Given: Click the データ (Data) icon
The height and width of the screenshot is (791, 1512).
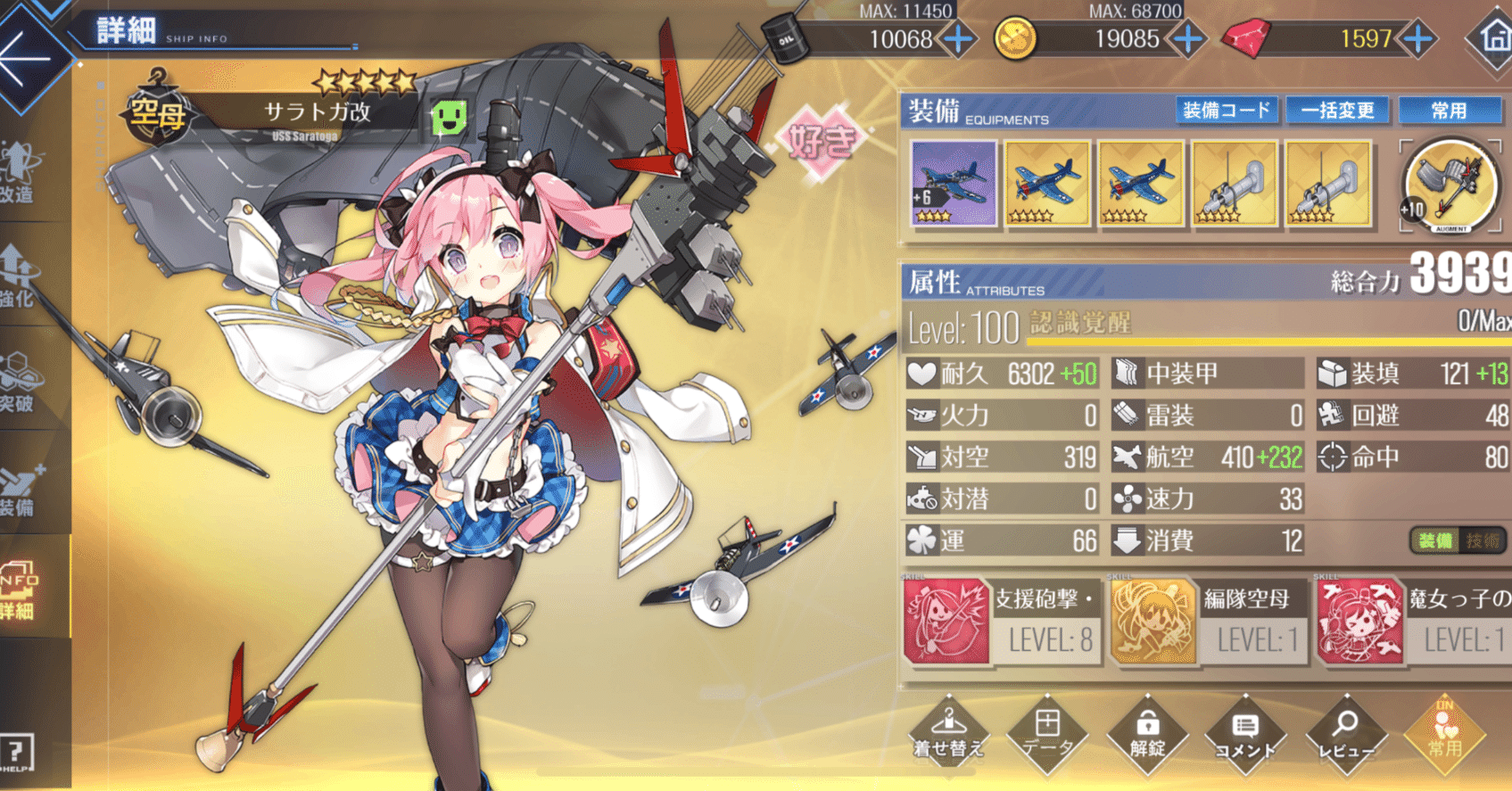Looking at the screenshot, I should click(1048, 736).
